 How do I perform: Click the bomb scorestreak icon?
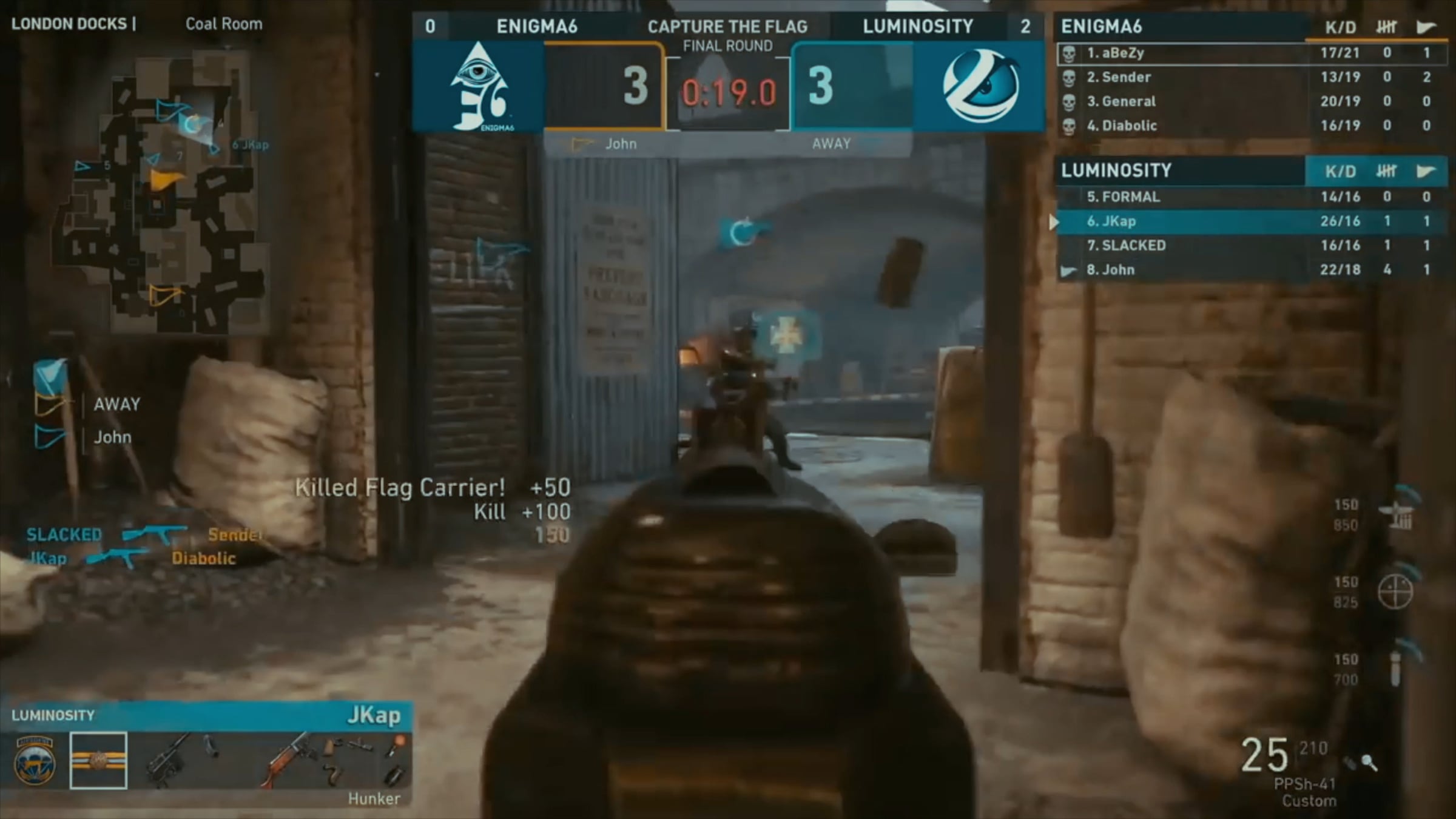1395,669
